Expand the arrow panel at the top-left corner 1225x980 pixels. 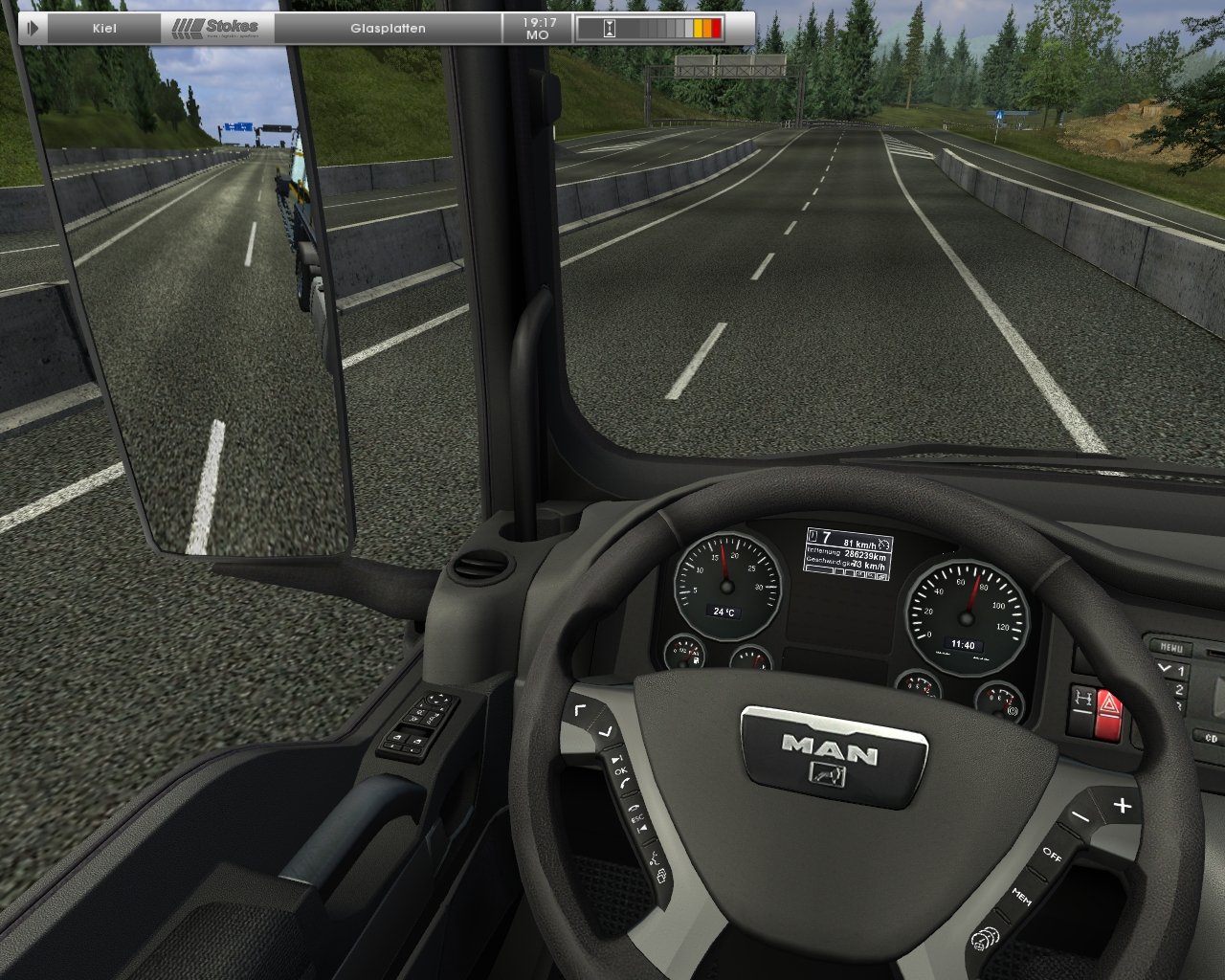(x=33, y=26)
